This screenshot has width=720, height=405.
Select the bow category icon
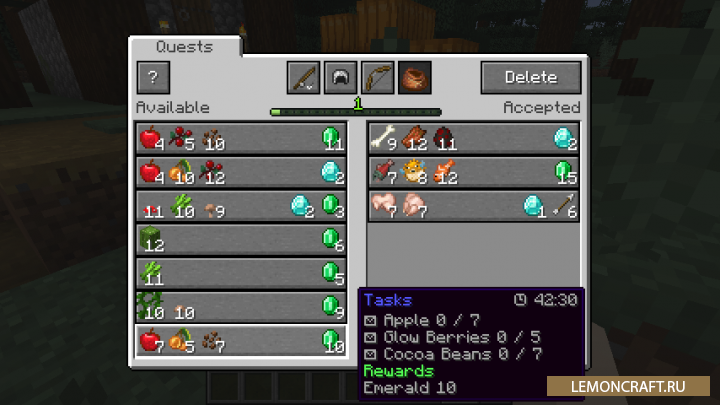(x=378, y=77)
